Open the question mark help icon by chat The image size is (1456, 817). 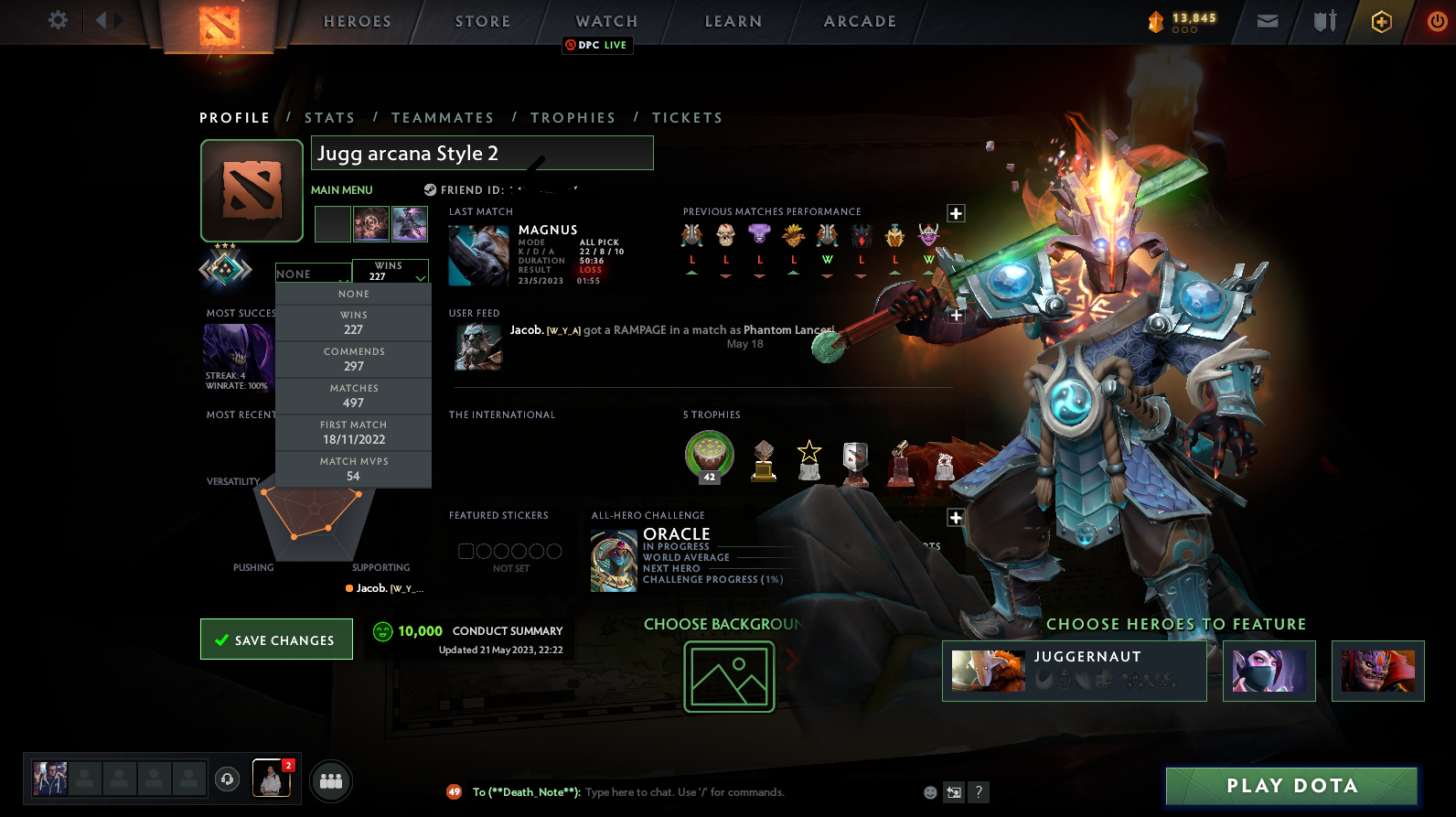point(980,792)
